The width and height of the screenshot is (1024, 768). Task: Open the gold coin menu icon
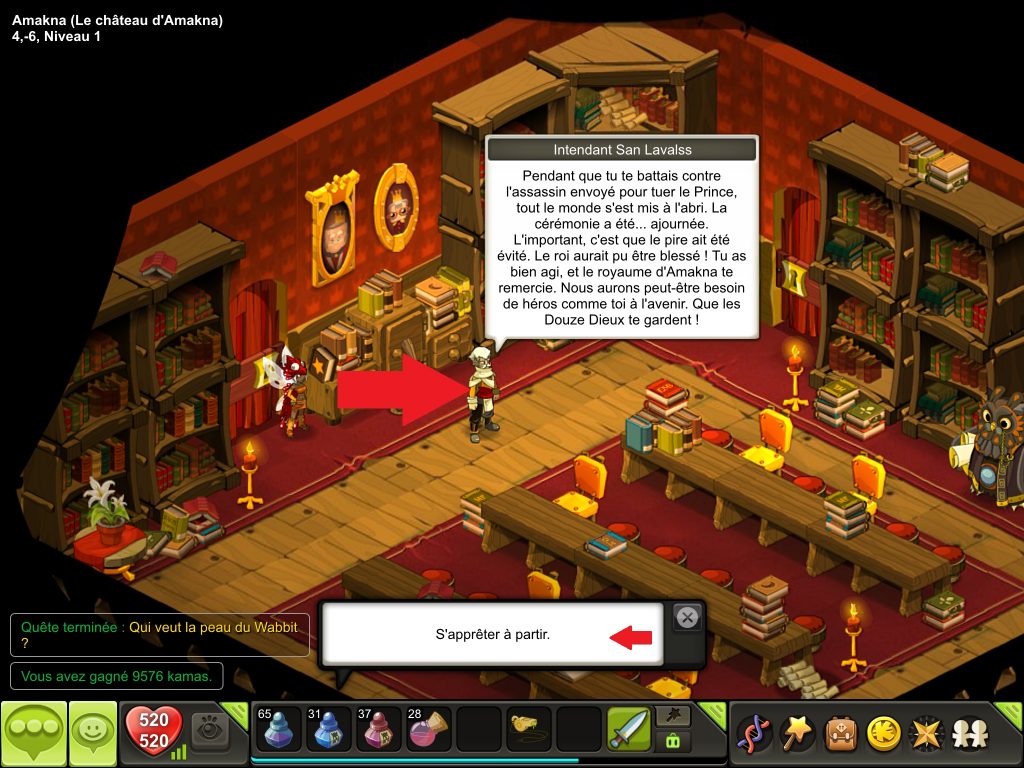882,734
